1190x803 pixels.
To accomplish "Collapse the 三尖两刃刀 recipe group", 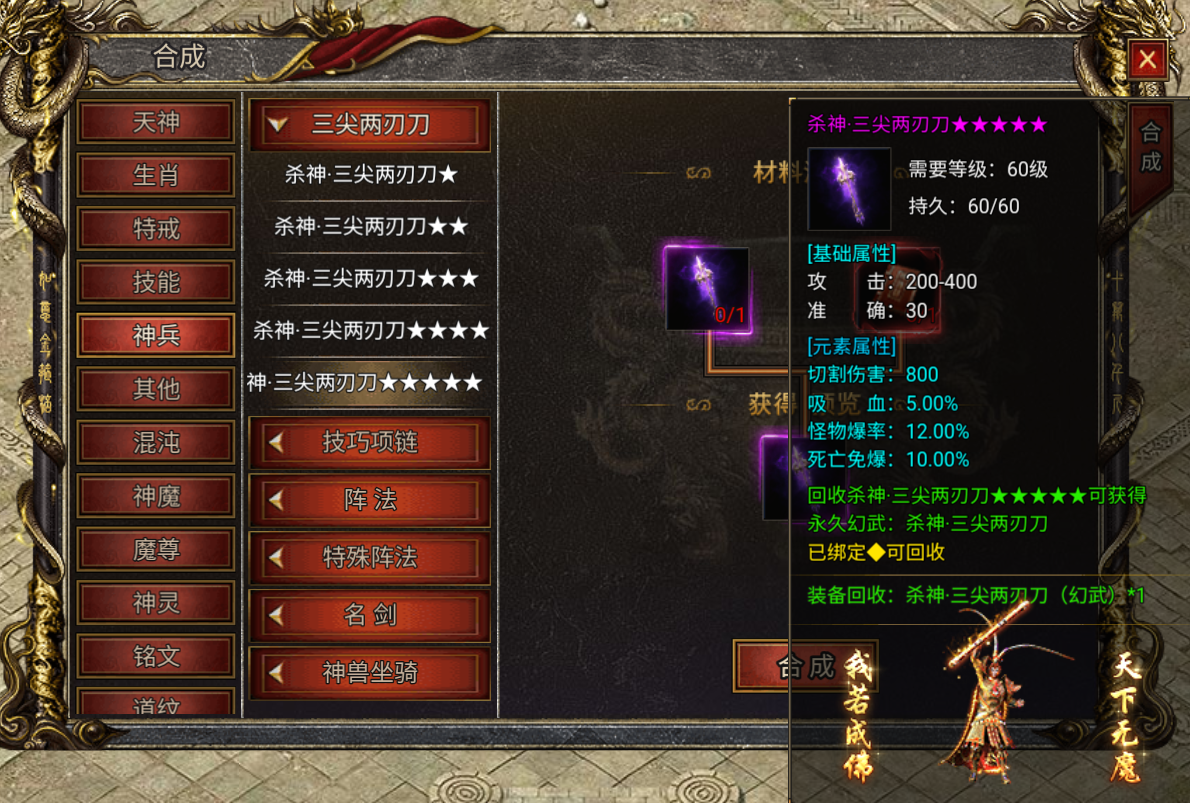I will tap(369, 124).
